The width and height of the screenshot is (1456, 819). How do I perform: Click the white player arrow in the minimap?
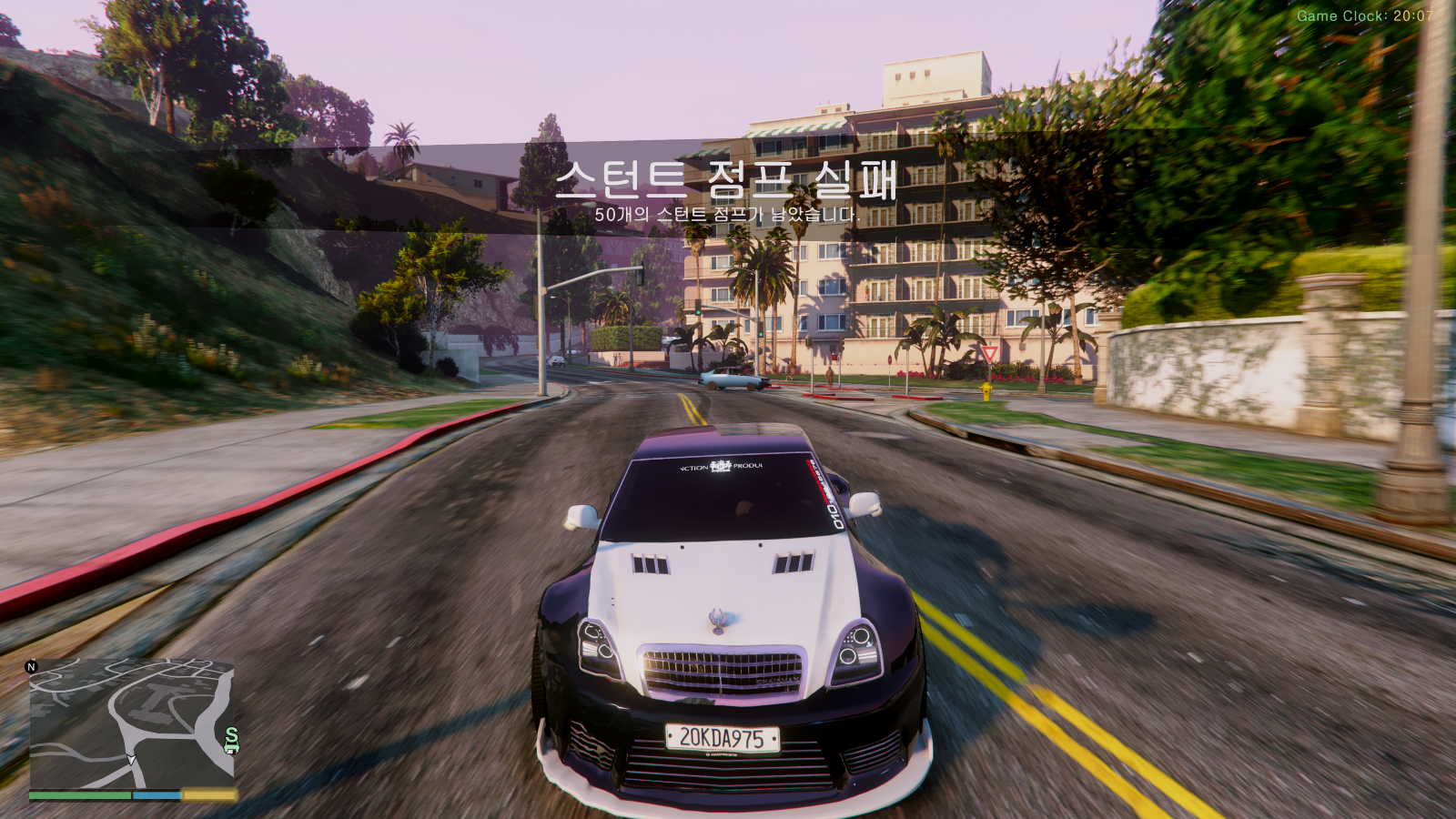tap(131, 757)
